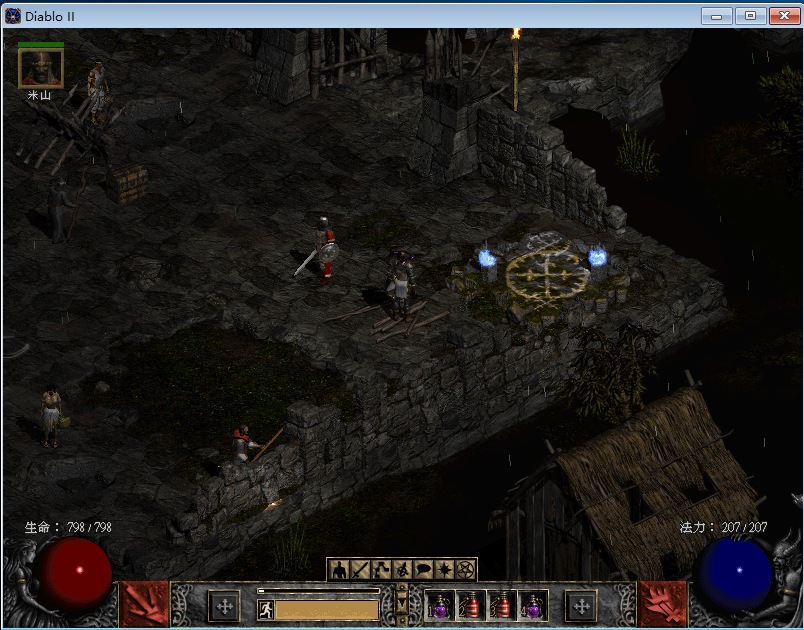Open the message log speech-bubble icon
804x630 pixels.
pyautogui.click(x=423, y=570)
